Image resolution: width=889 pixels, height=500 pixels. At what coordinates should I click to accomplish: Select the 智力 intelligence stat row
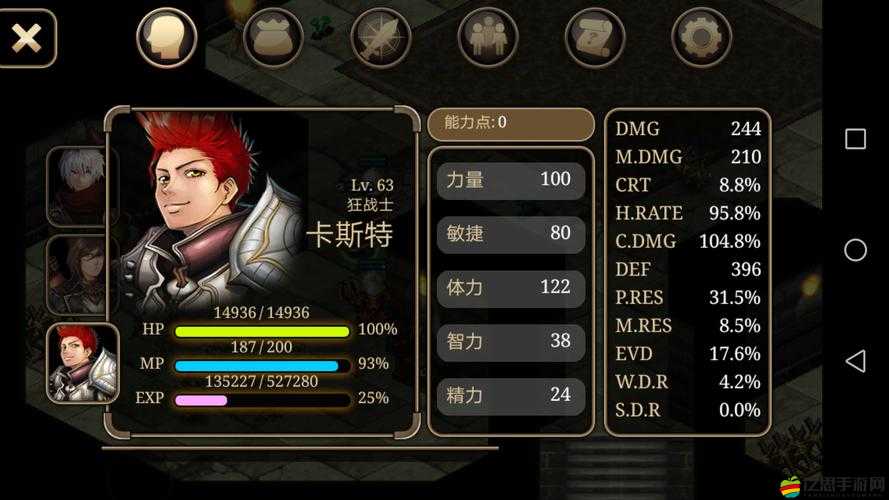[x=510, y=342]
